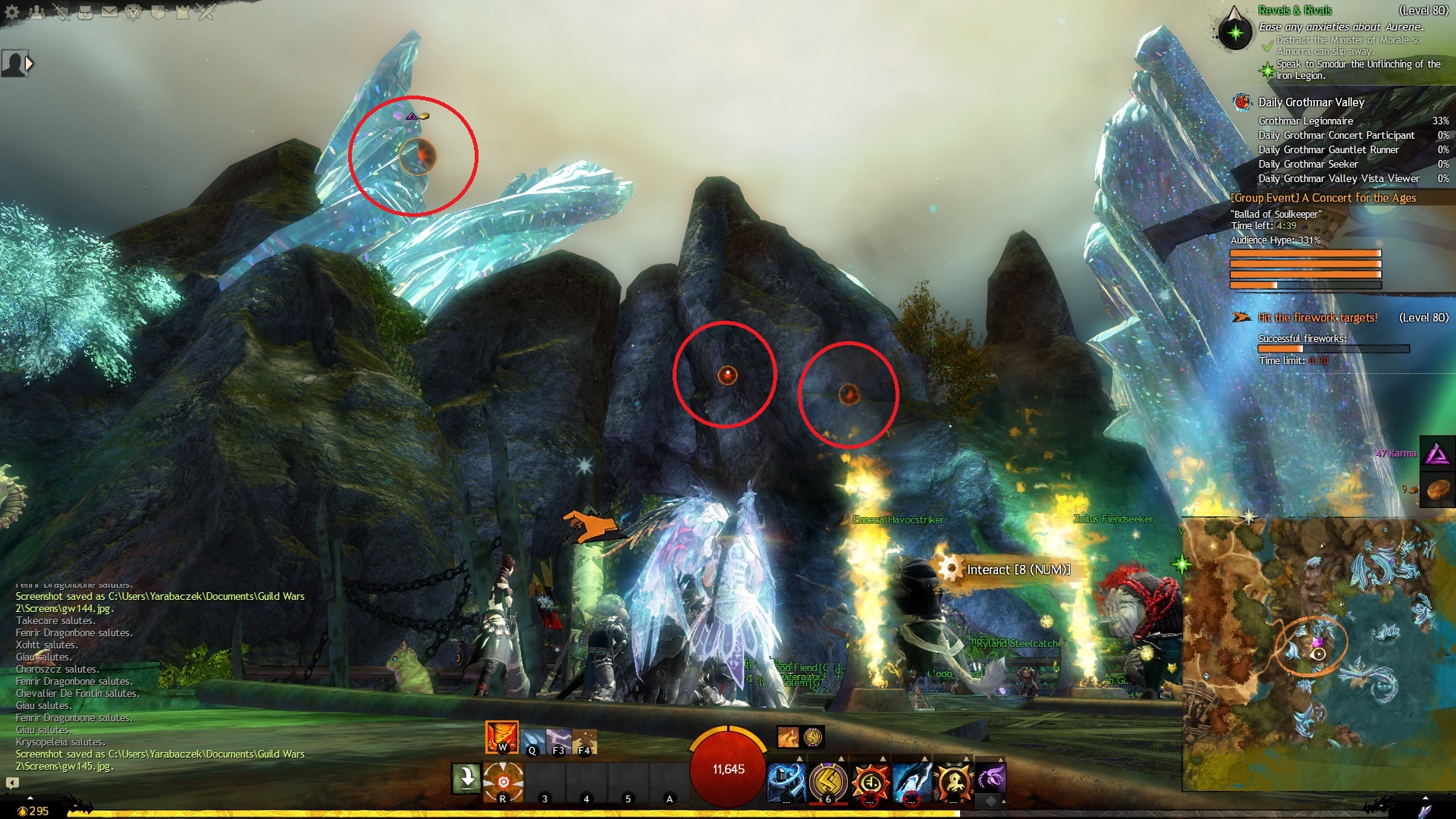Open the Black Lion Trading Company
This screenshot has width=1456, height=819.
pyautogui.click(x=133, y=12)
